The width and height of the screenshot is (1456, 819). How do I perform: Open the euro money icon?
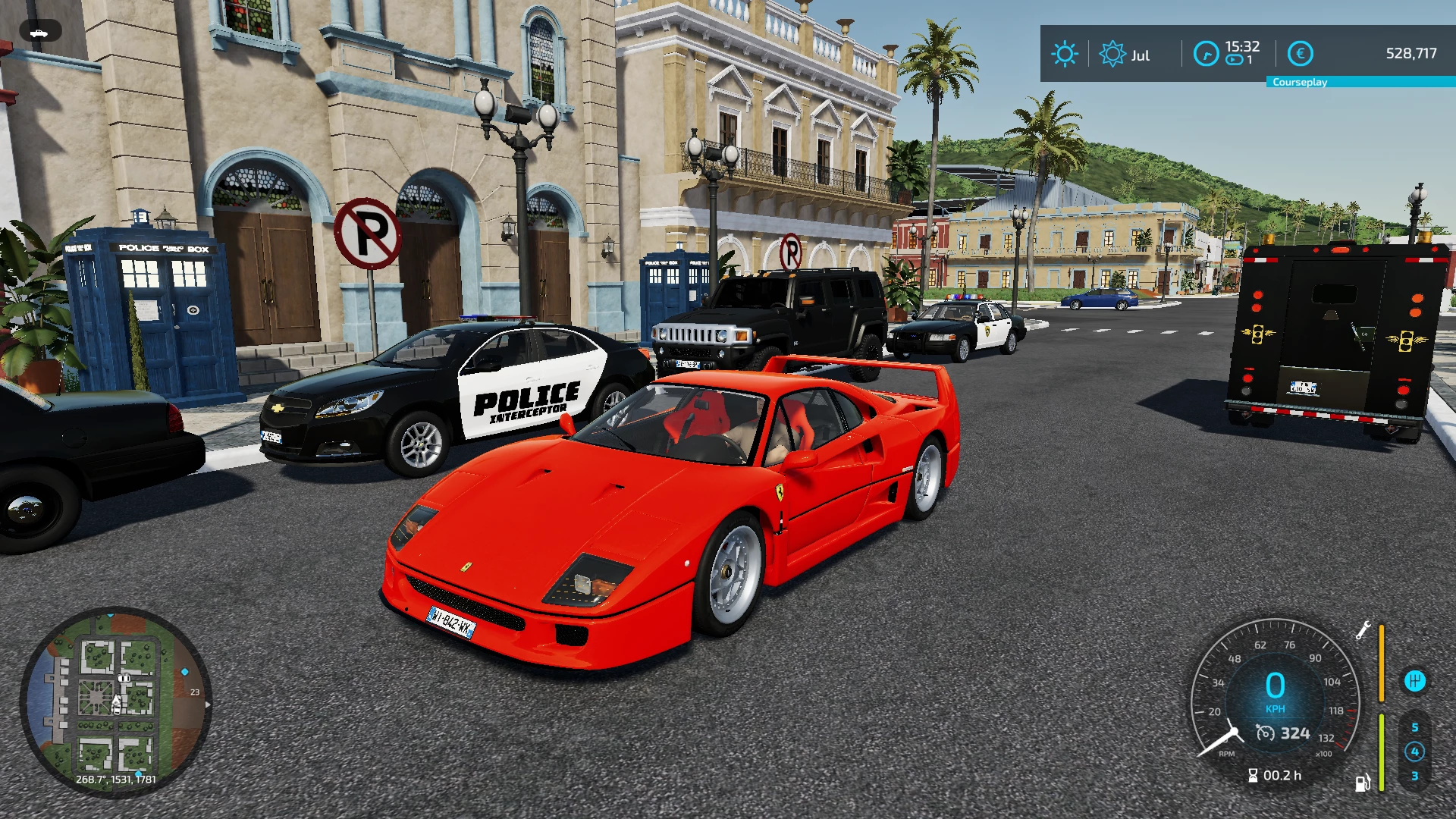pyautogui.click(x=1301, y=54)
